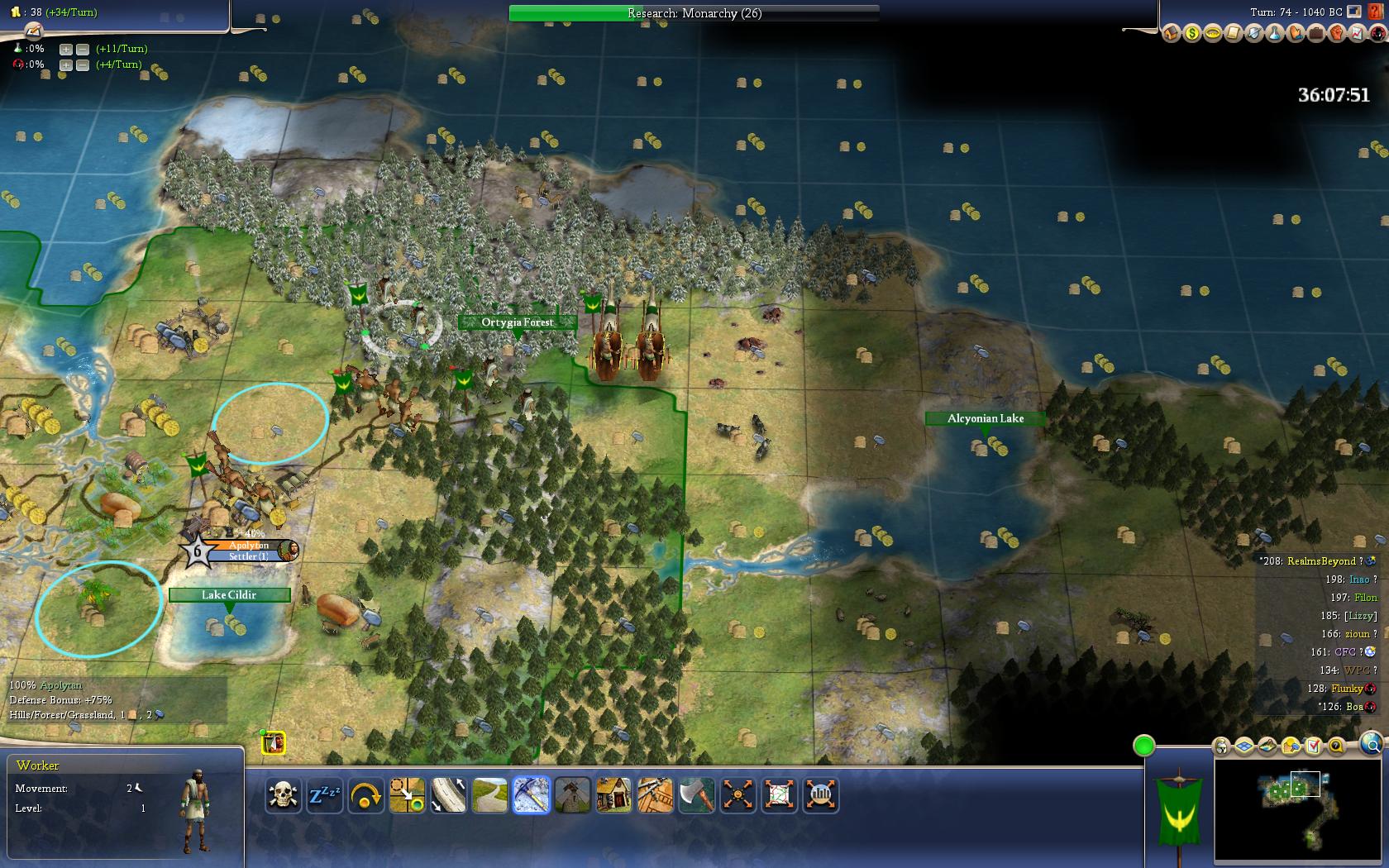Delete the worker with the skull button
The width and height of the screenshot is (1389, 868).
click(283, 795)
